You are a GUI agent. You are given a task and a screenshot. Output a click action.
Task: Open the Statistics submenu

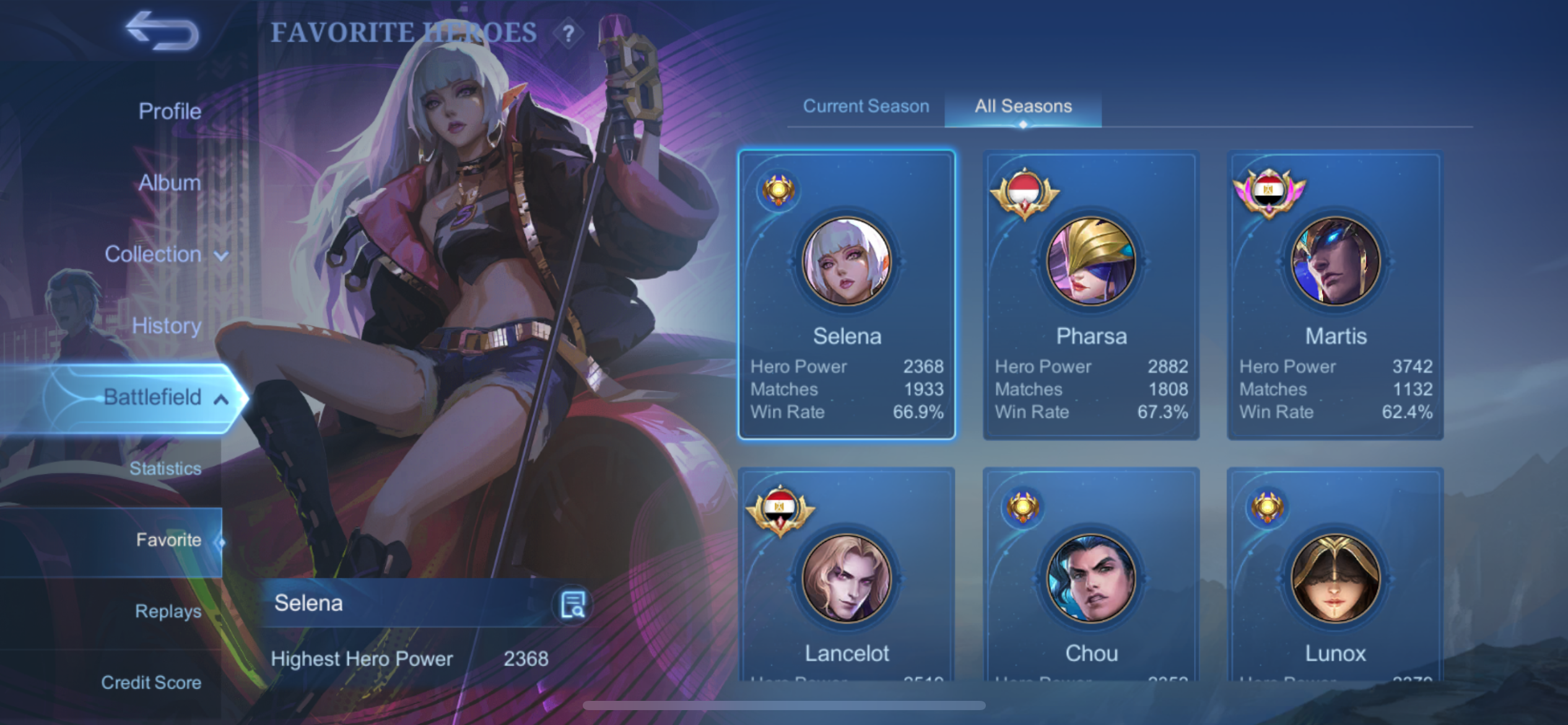point(165,468)
